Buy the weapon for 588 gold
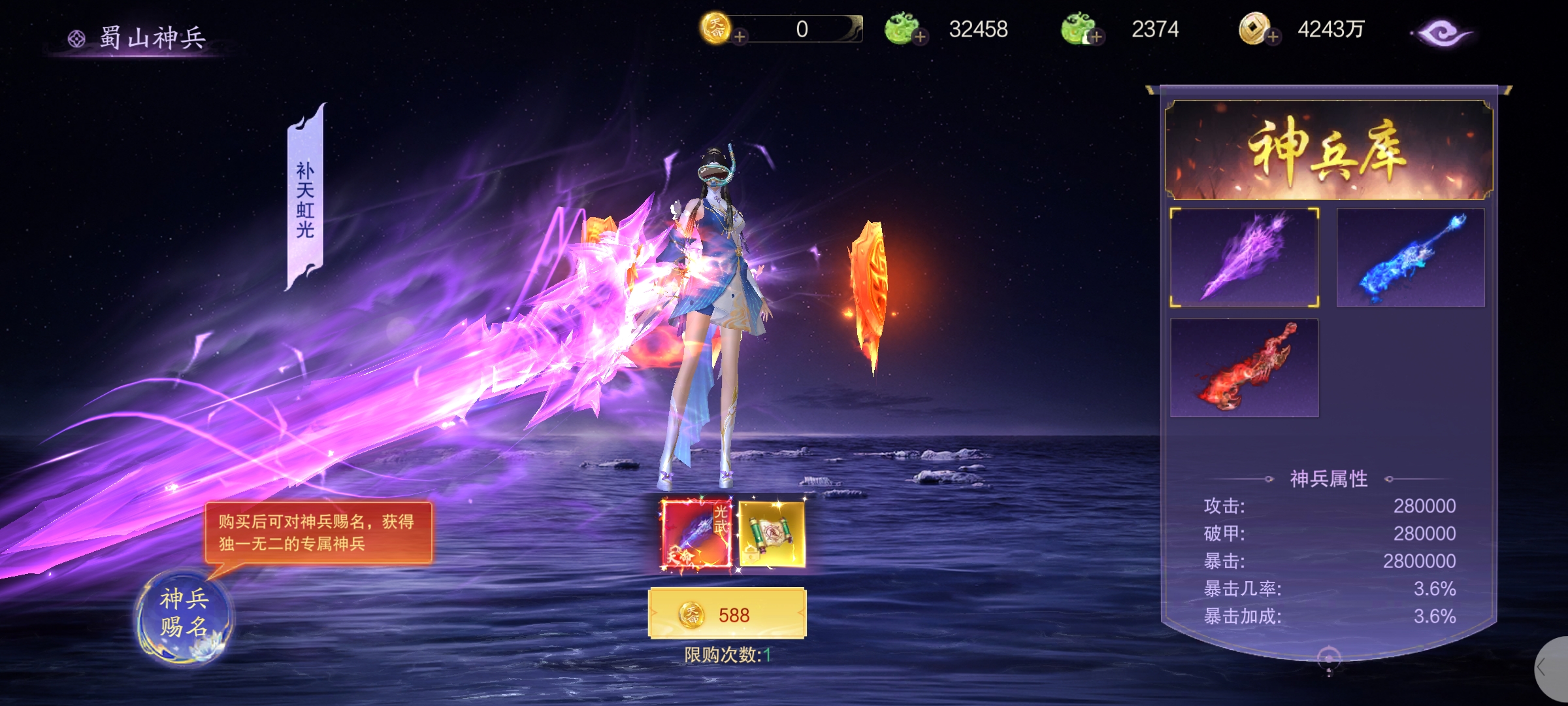The width and height of the screenshot is (1568, 706). [x=727, y=614]
